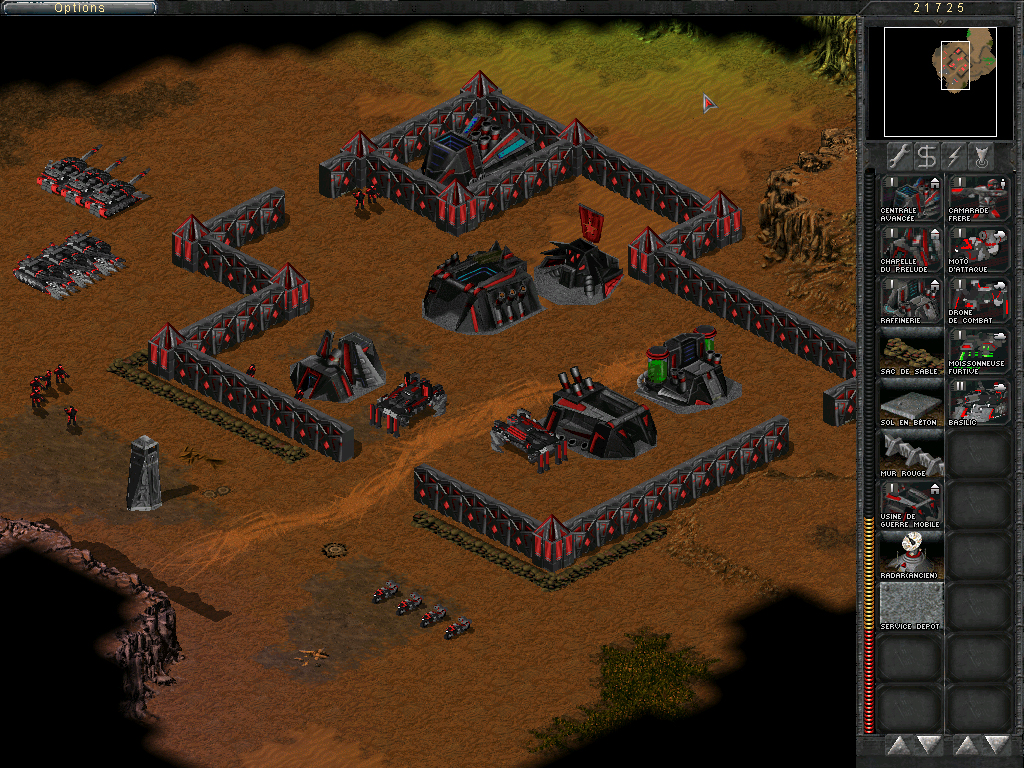Train a Camarade Frère infantry unit
This screenshot has height=768, width=1024.
coord(978,198)
